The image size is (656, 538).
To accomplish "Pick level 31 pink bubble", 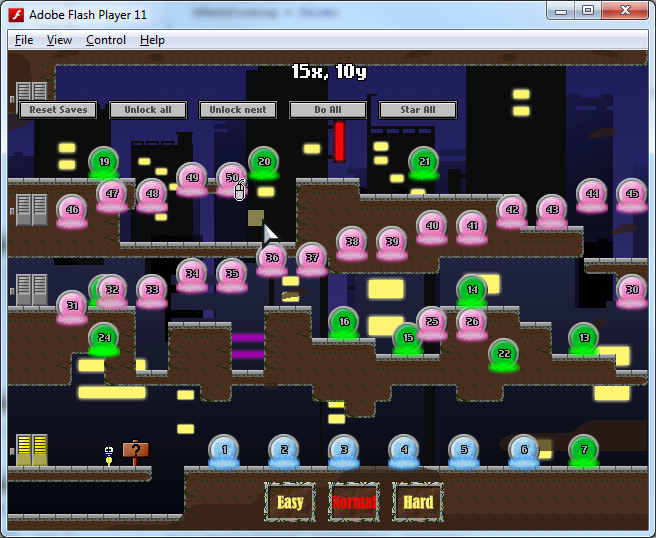I will [x=71, y=306].
